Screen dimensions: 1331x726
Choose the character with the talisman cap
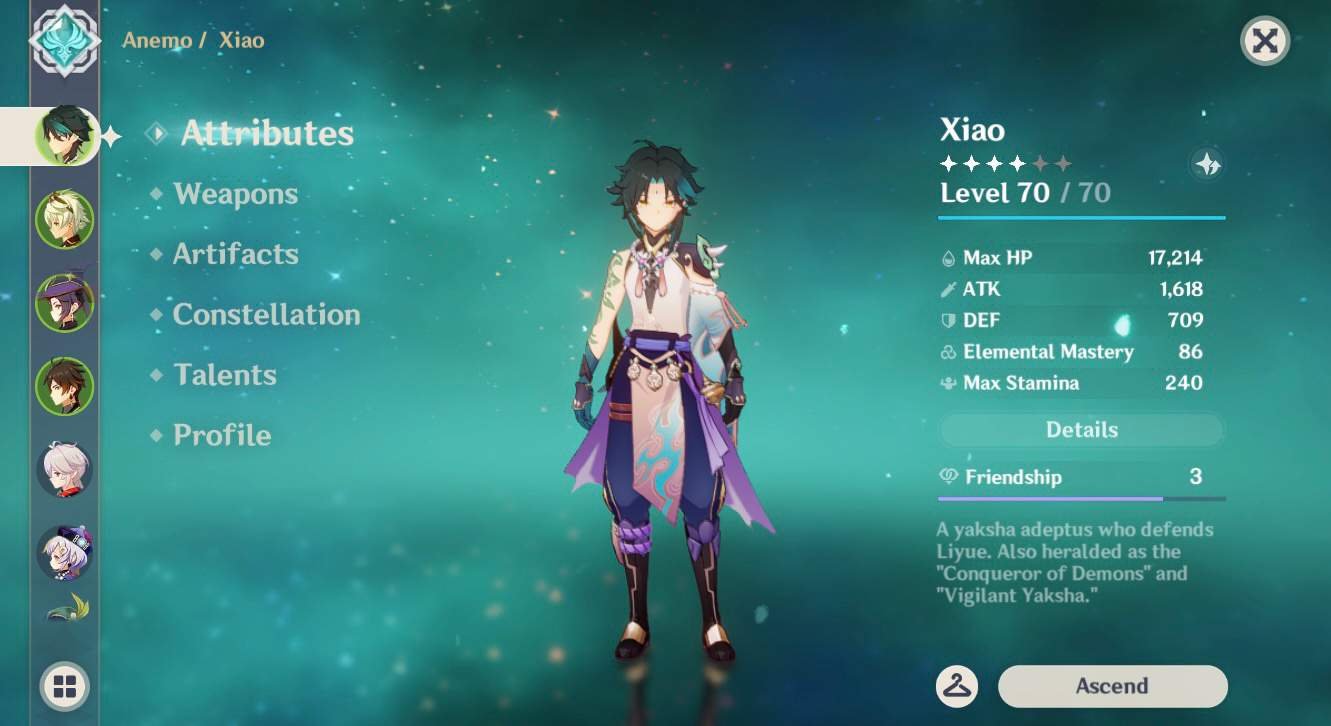[65, 552]
